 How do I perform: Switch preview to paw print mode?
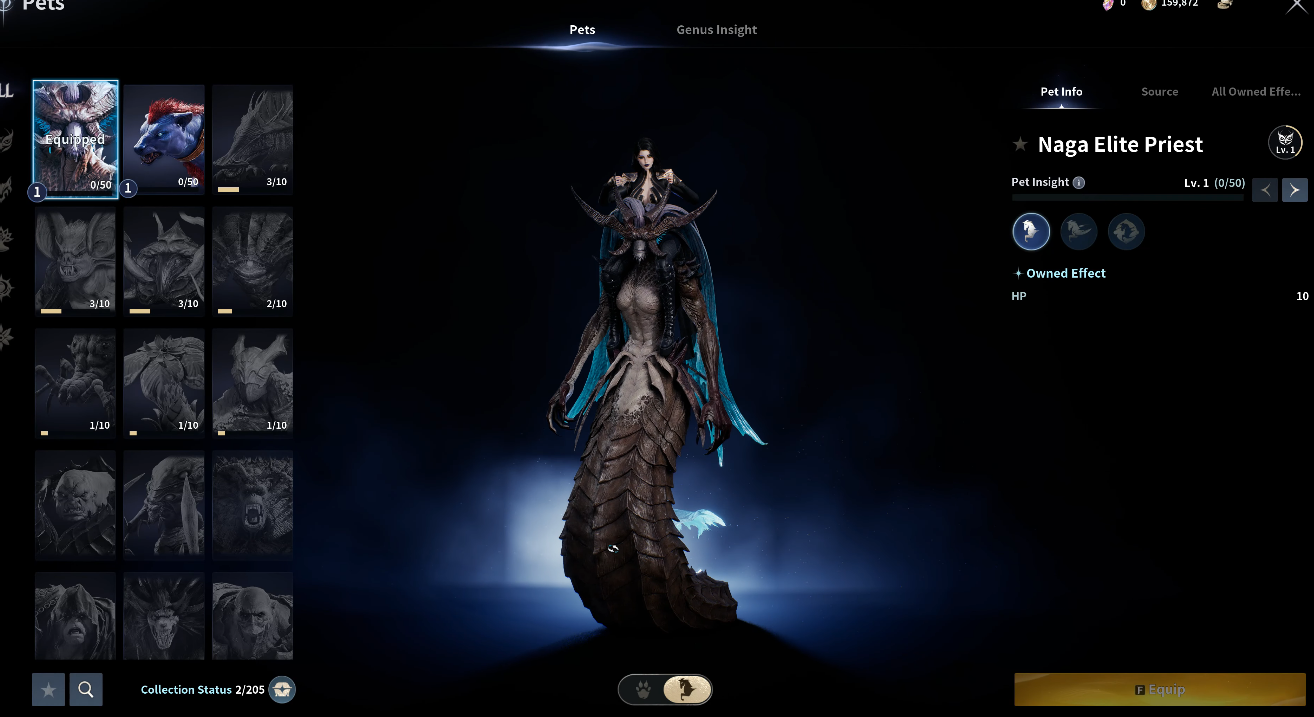pyautogui.click(x=643, y=690)
